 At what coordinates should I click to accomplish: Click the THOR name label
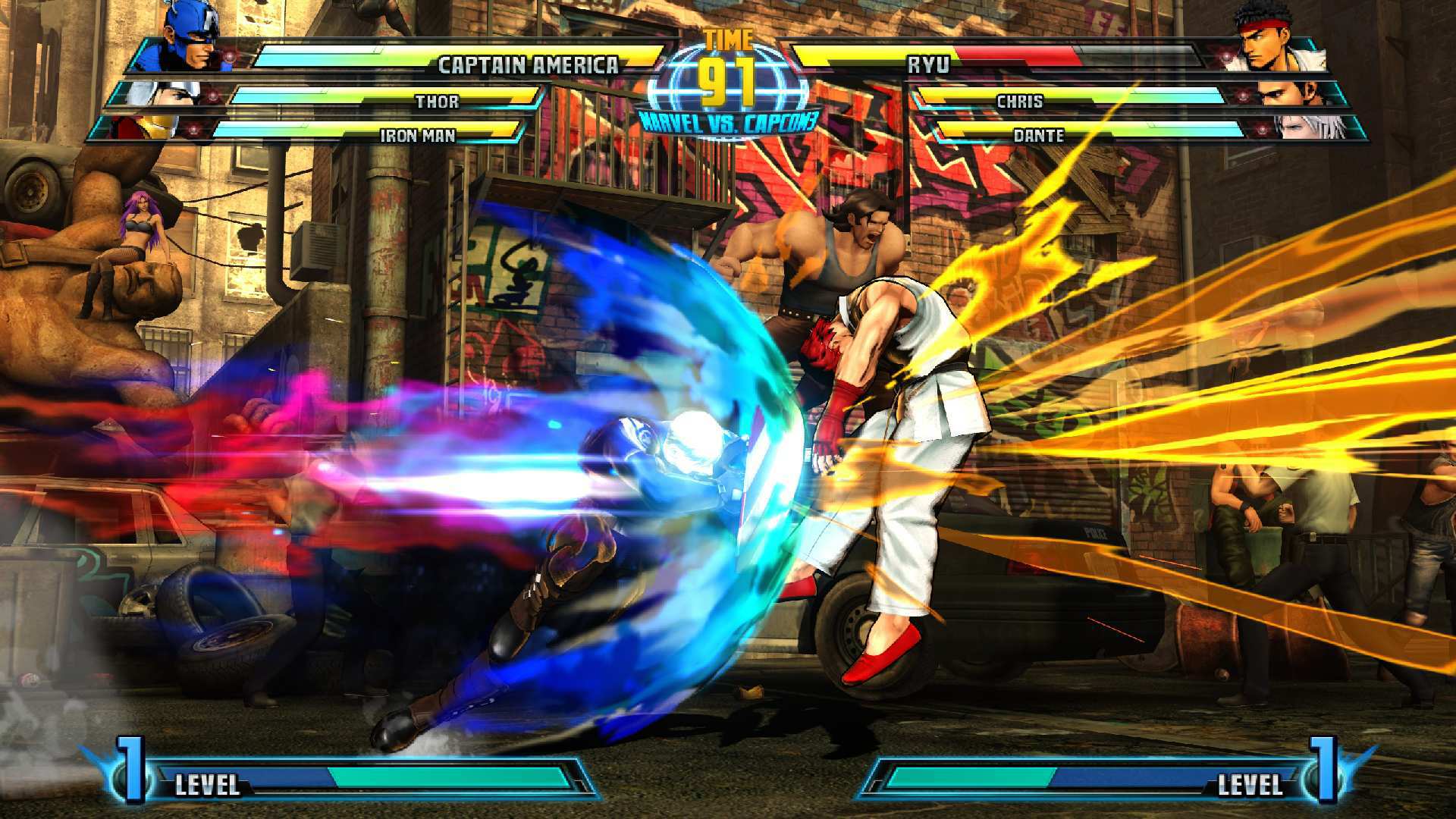point(436,102)
